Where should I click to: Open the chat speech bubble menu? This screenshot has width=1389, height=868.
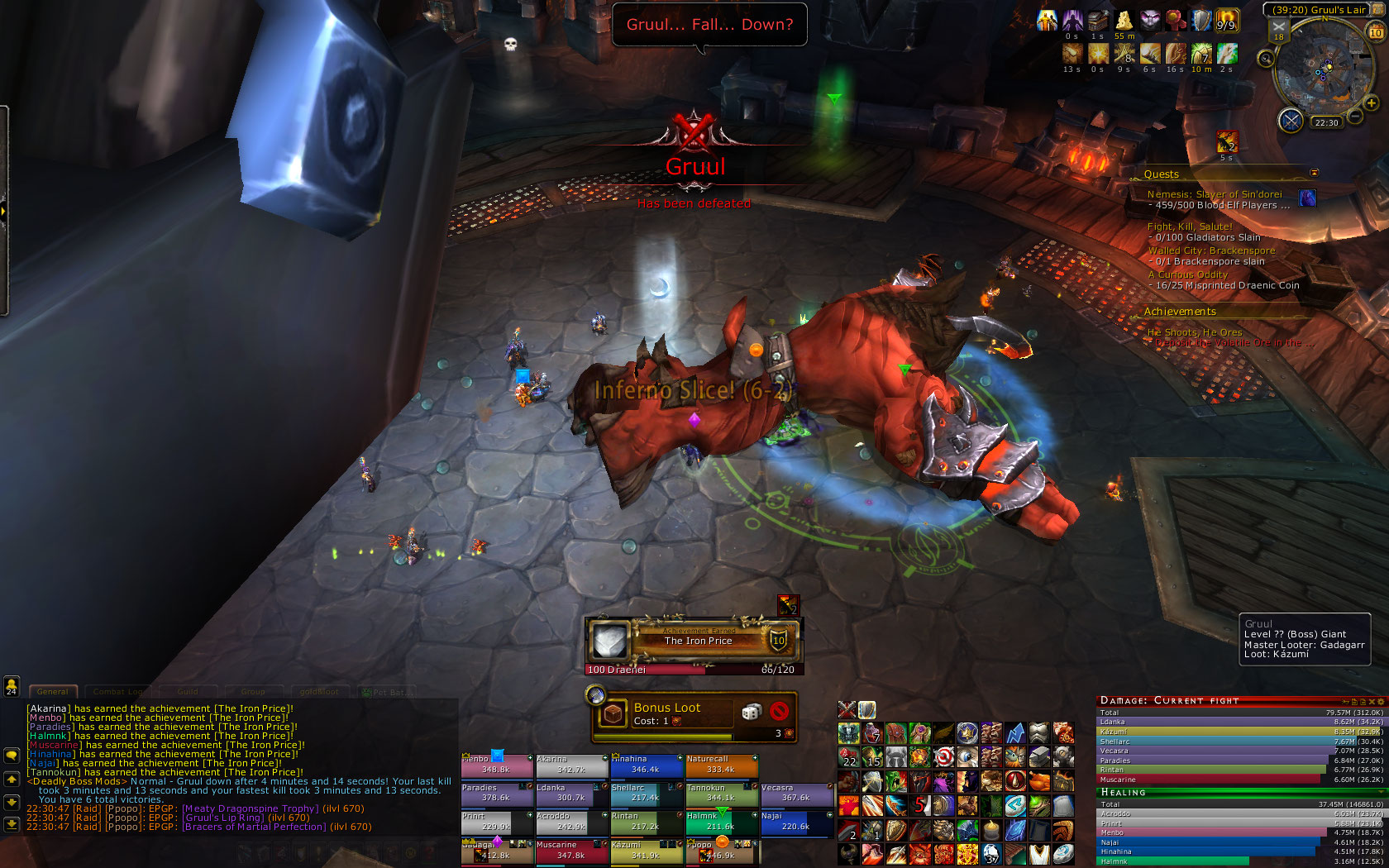coord(12,756)
